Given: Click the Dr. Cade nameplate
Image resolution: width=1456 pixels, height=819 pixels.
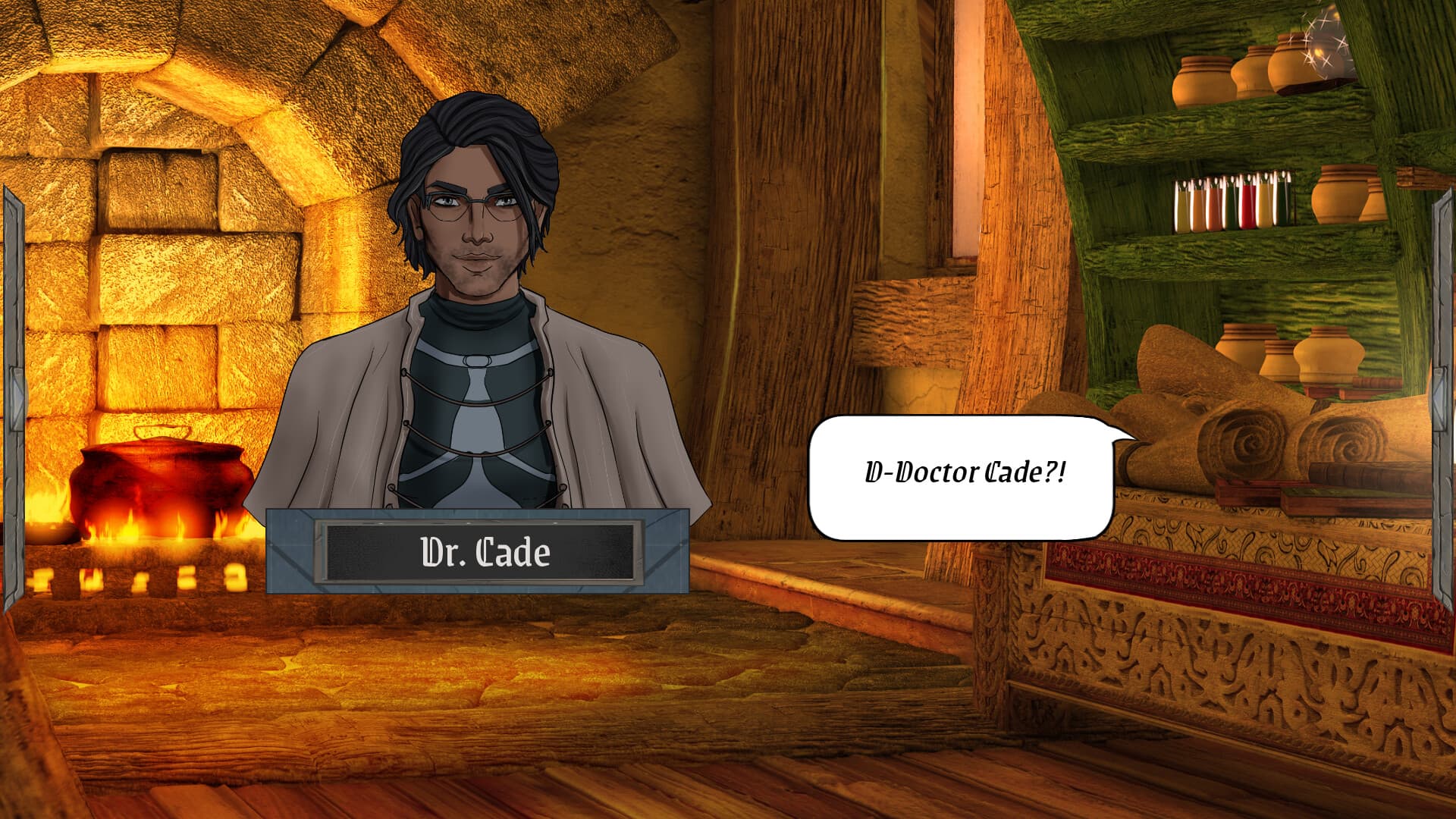Looking at the screenshot, I should pyautogui.click(x=480, y=554).
